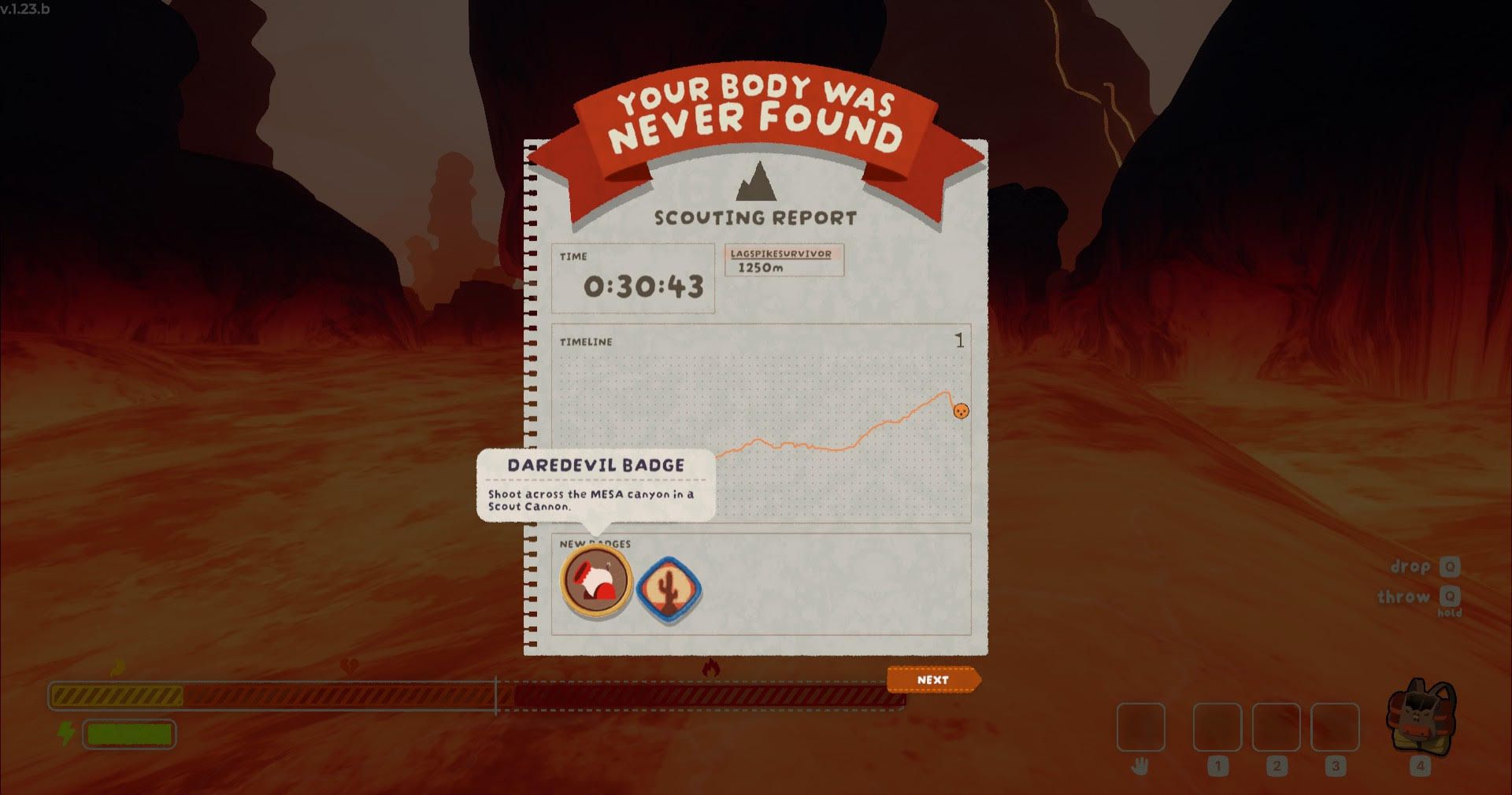Click the orange player marker on the timeline graph

(961, 410)
